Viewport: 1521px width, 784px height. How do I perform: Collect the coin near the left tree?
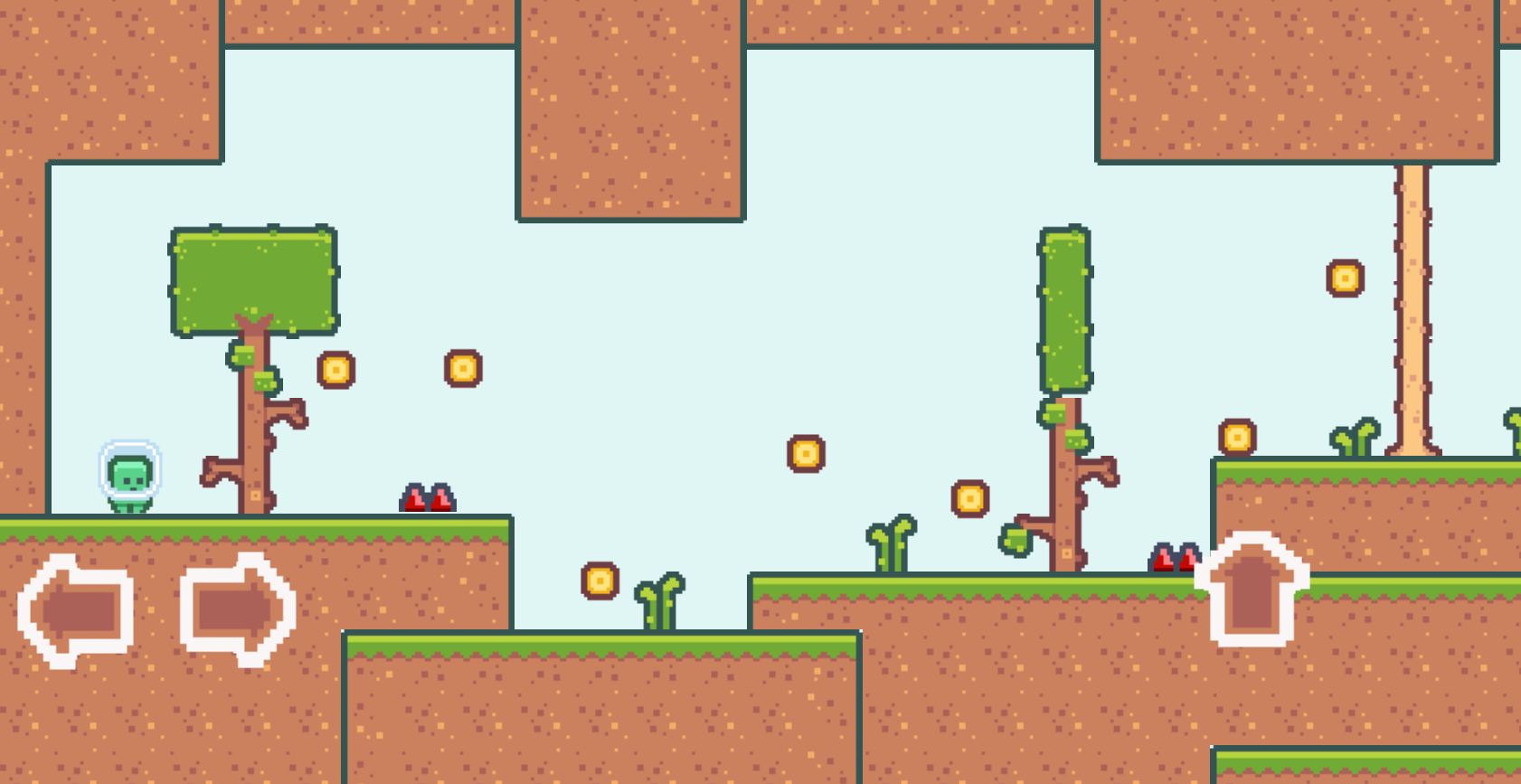tap(336, 369)
